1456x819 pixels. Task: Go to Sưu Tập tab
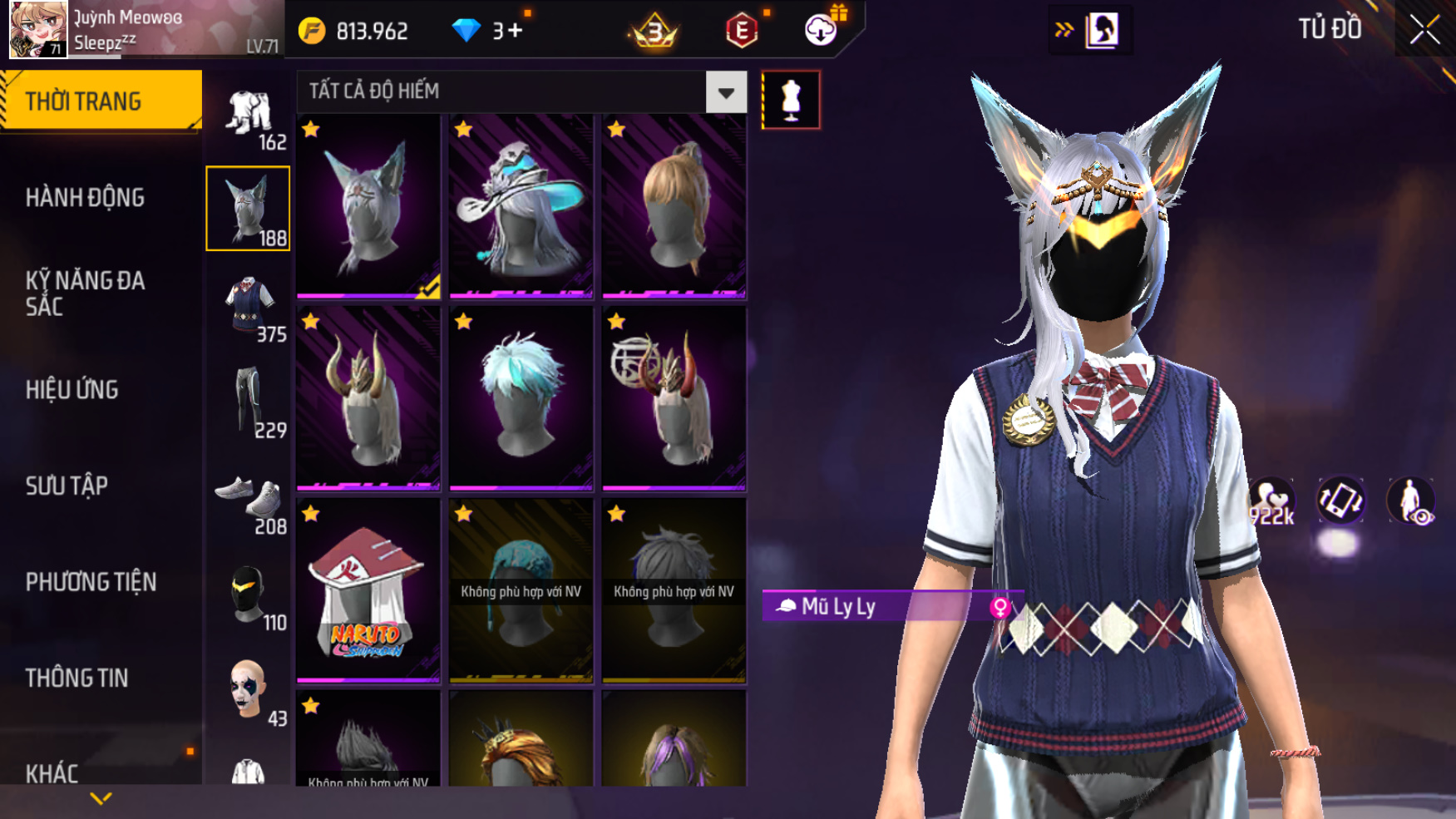point(67,486)
